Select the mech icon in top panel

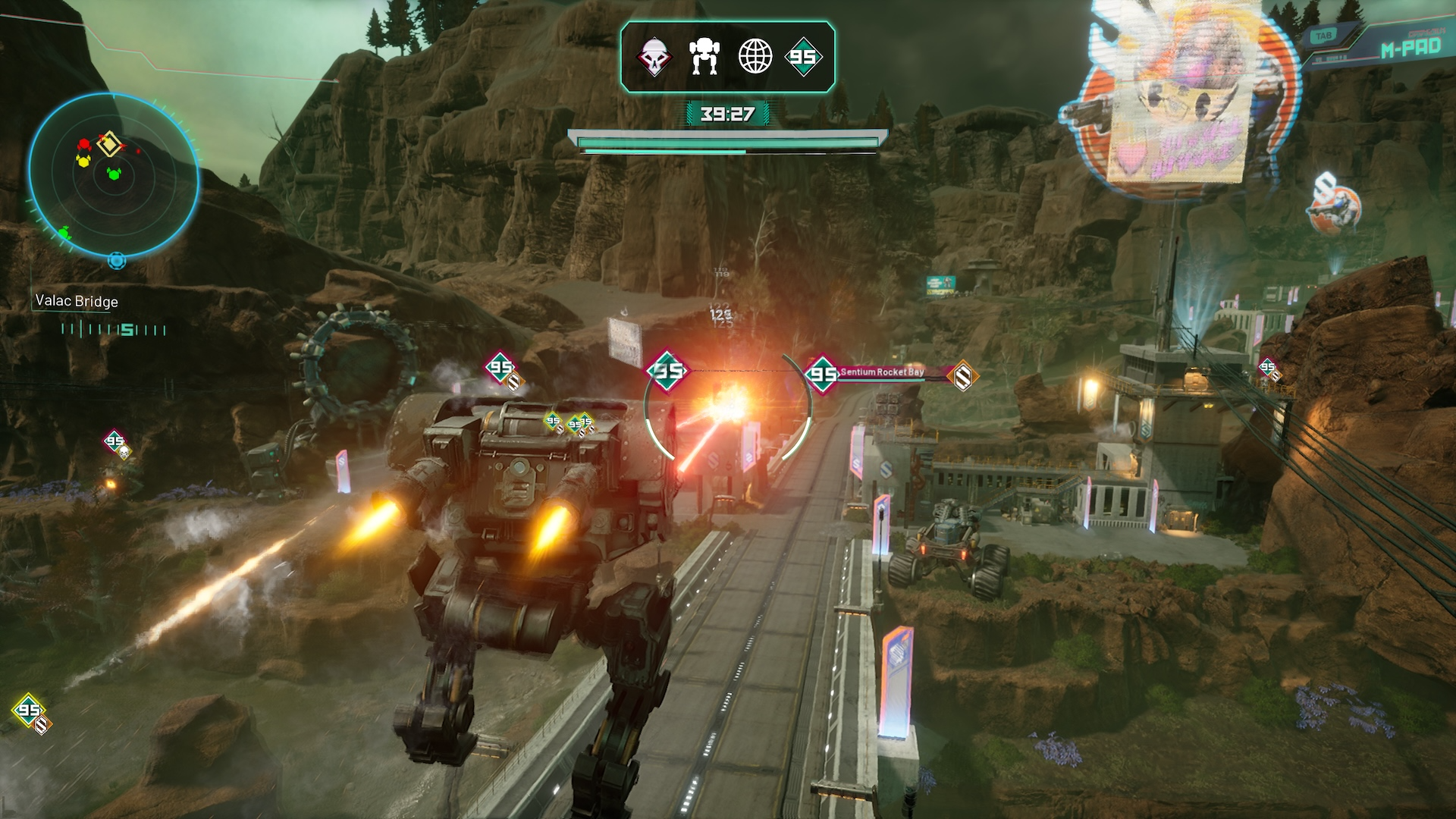click(704, 57)
